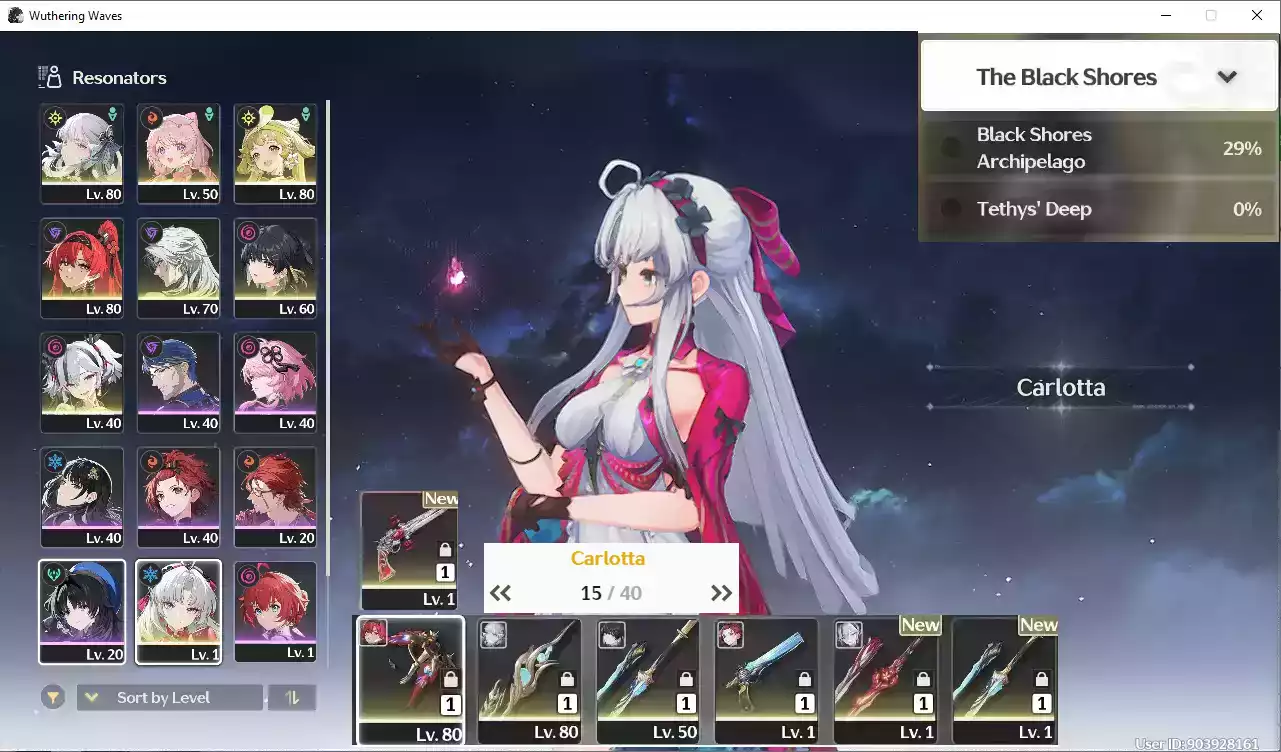
Task: Choose the Lv. 60 black-haired resonator
Action: tap(275, 268)
